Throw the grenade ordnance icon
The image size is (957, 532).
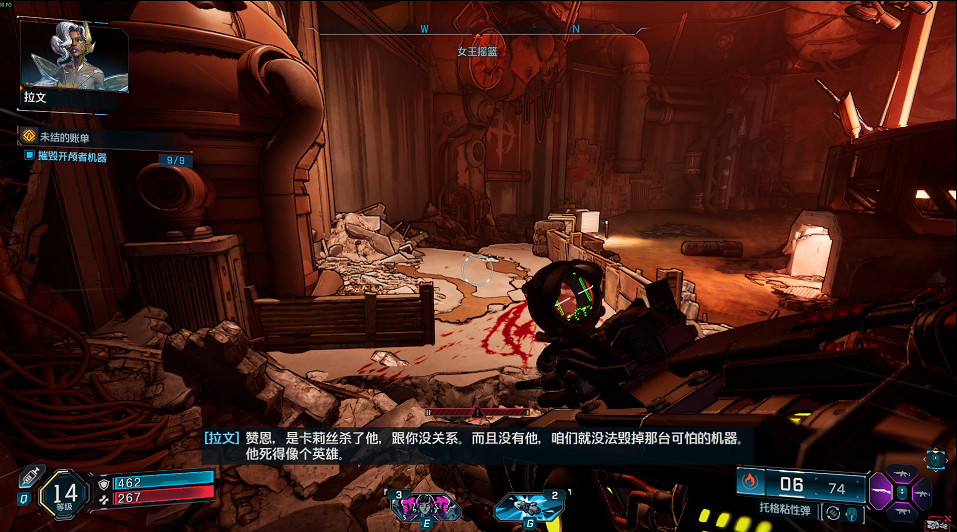click(x=521, y=505)
